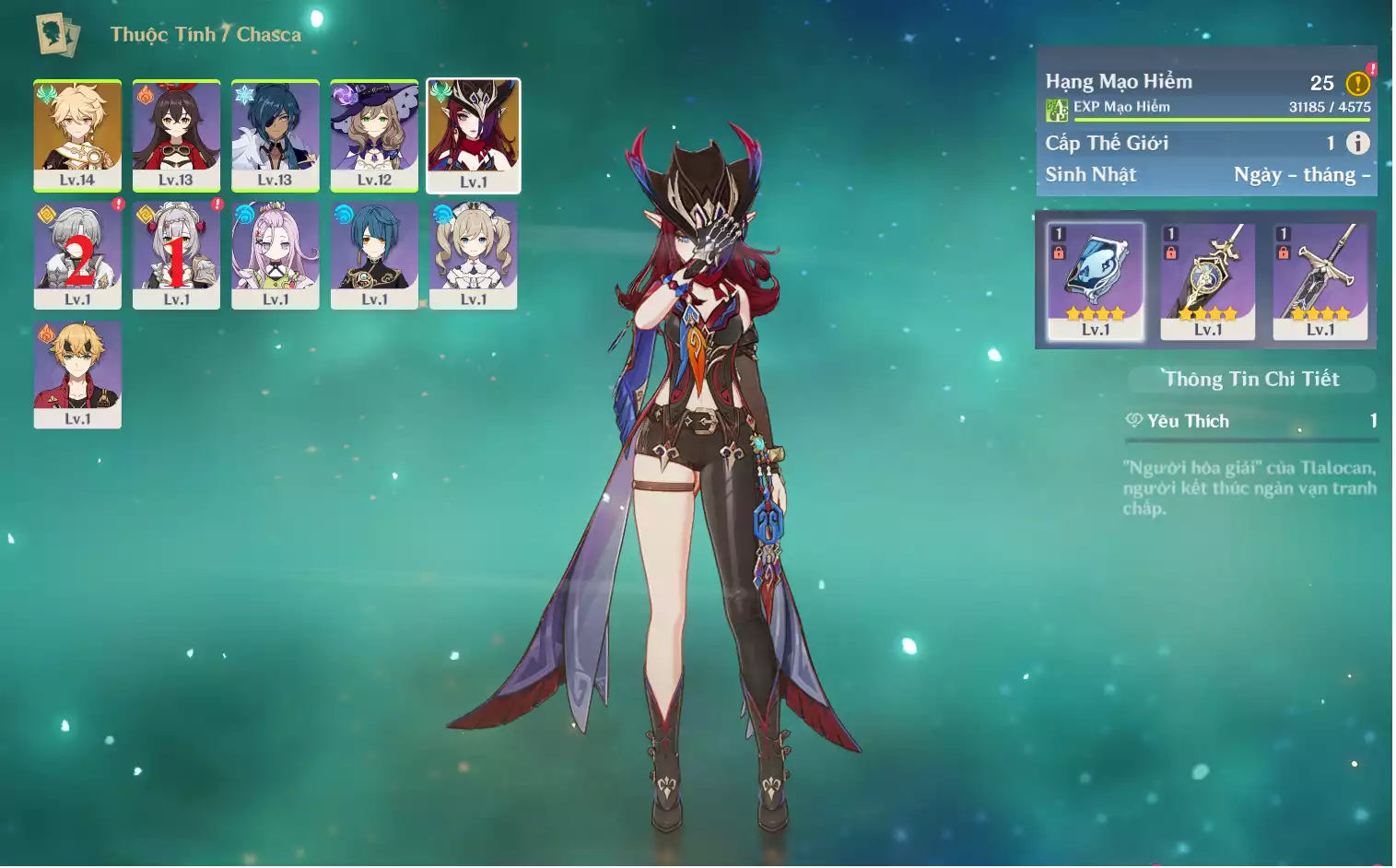1396x868 pixels.
Task: Select Thoma's character portrait
Action: click(x=77, y=374)
